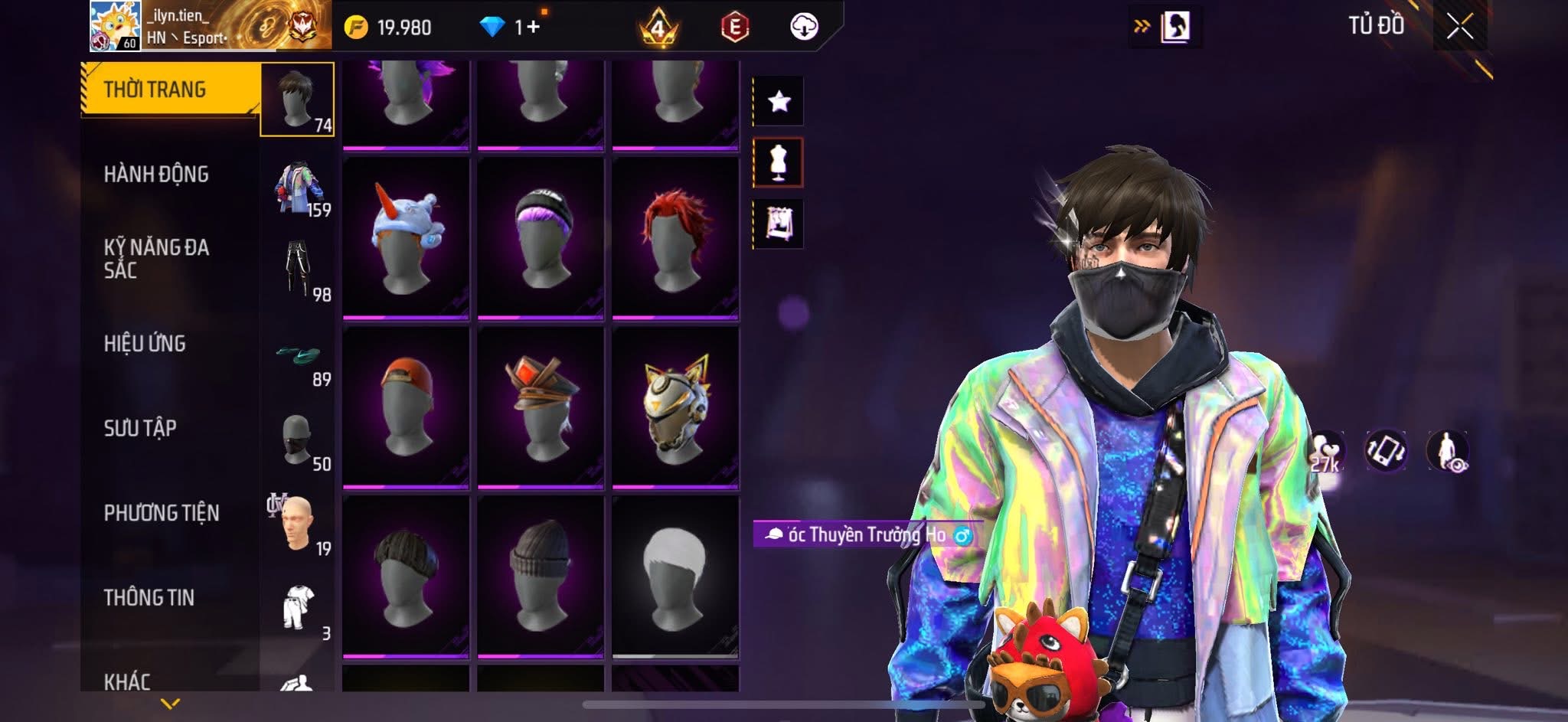Select the Hiệu Ứng category
The height and width of the screenshot is (722, 1568).
(145, 344)
